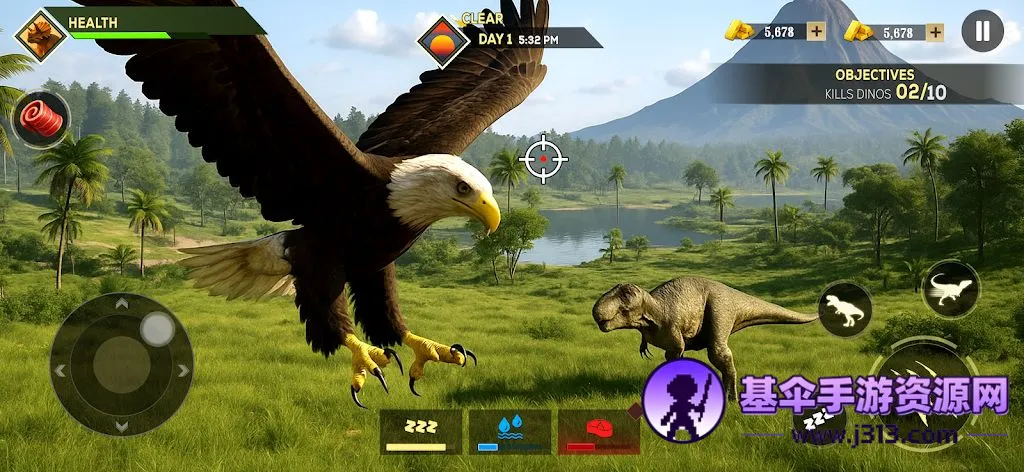Activate the T-rex silhouette ability button

(x=845, y=309)
